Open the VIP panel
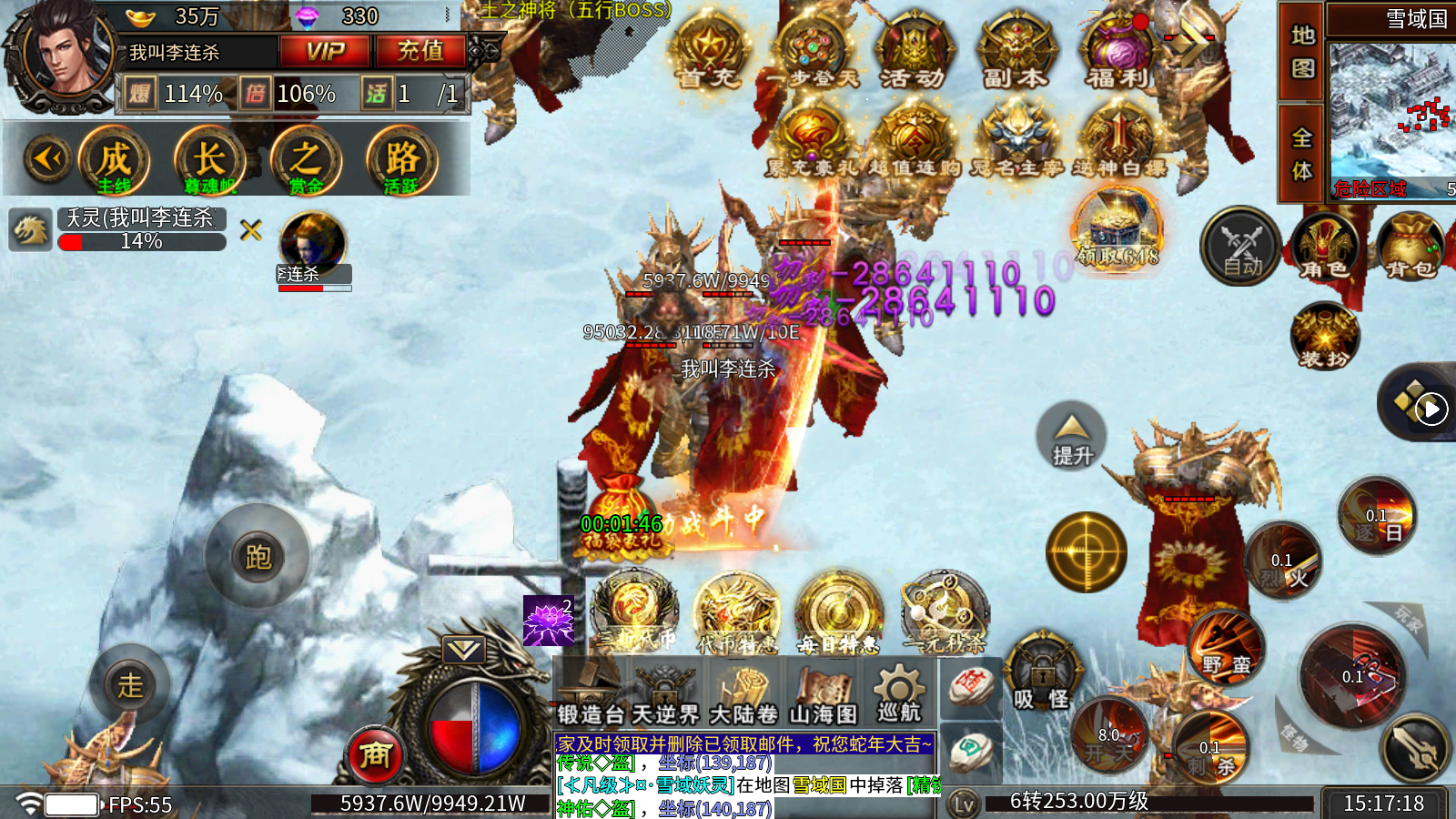 pyautogui.click(x=325, y=52)
